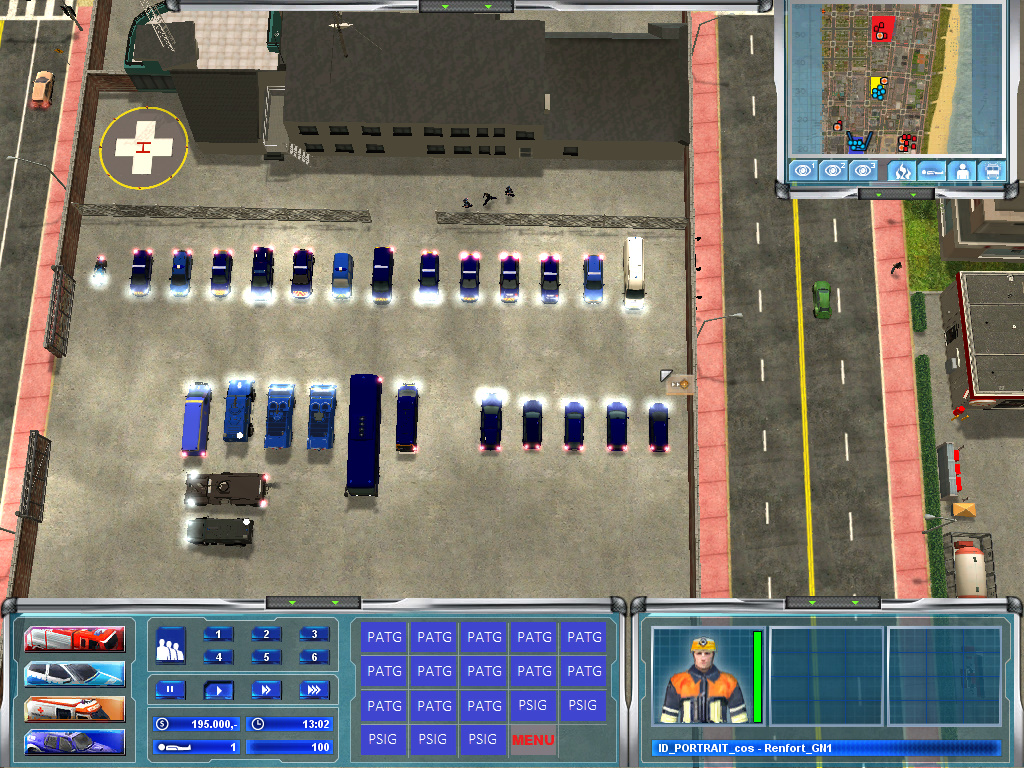The image size is (1024, 768).
Task: Activate the triple-arrow fastest speed
Action: click(x=313, y=689)
